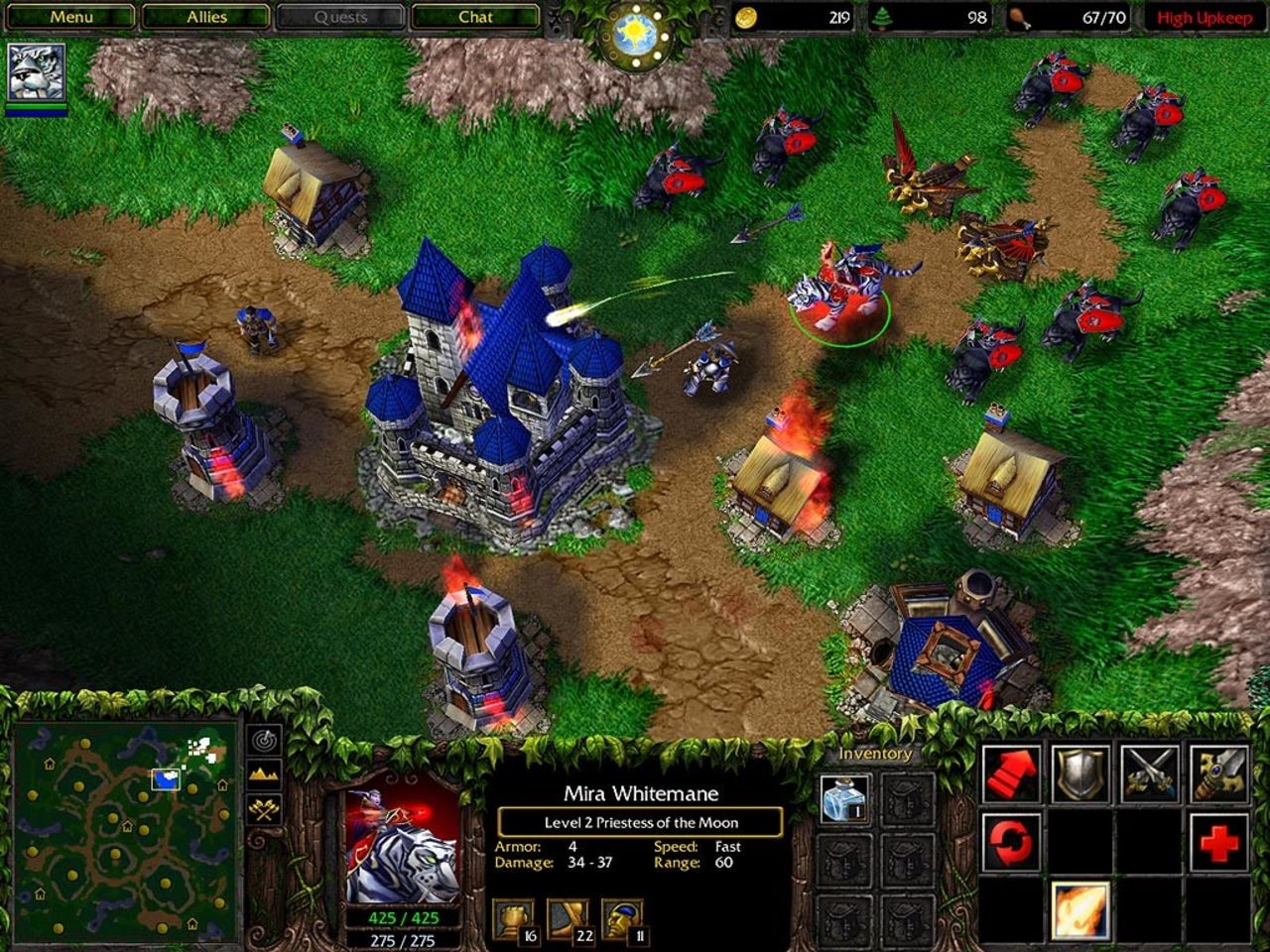This screenshot has width=1270, height=952.
Task: Use the mana potion in the Inventory slot
Action: point(844,800)
